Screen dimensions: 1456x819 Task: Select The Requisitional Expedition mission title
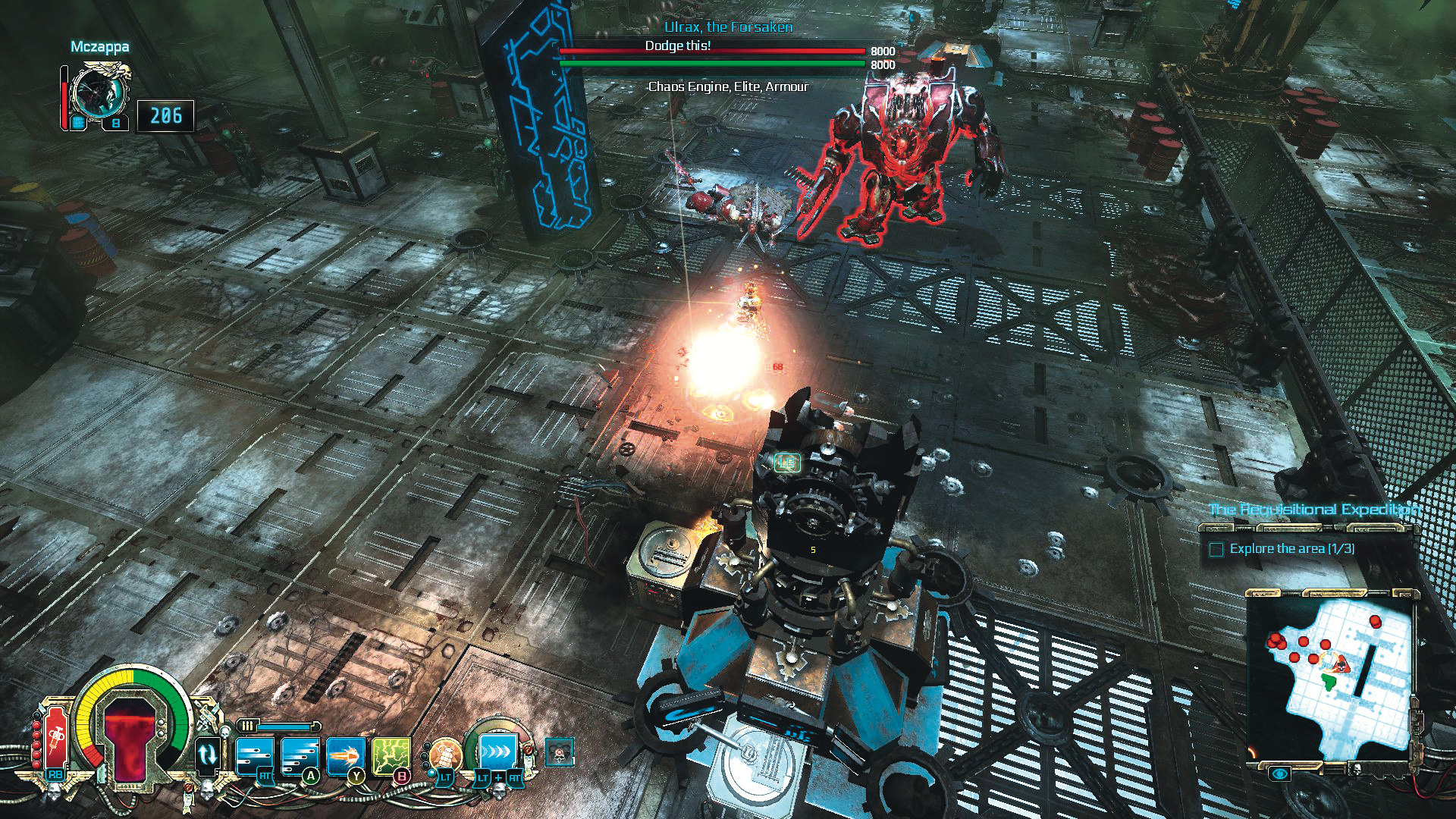(x=1313, y=510)
